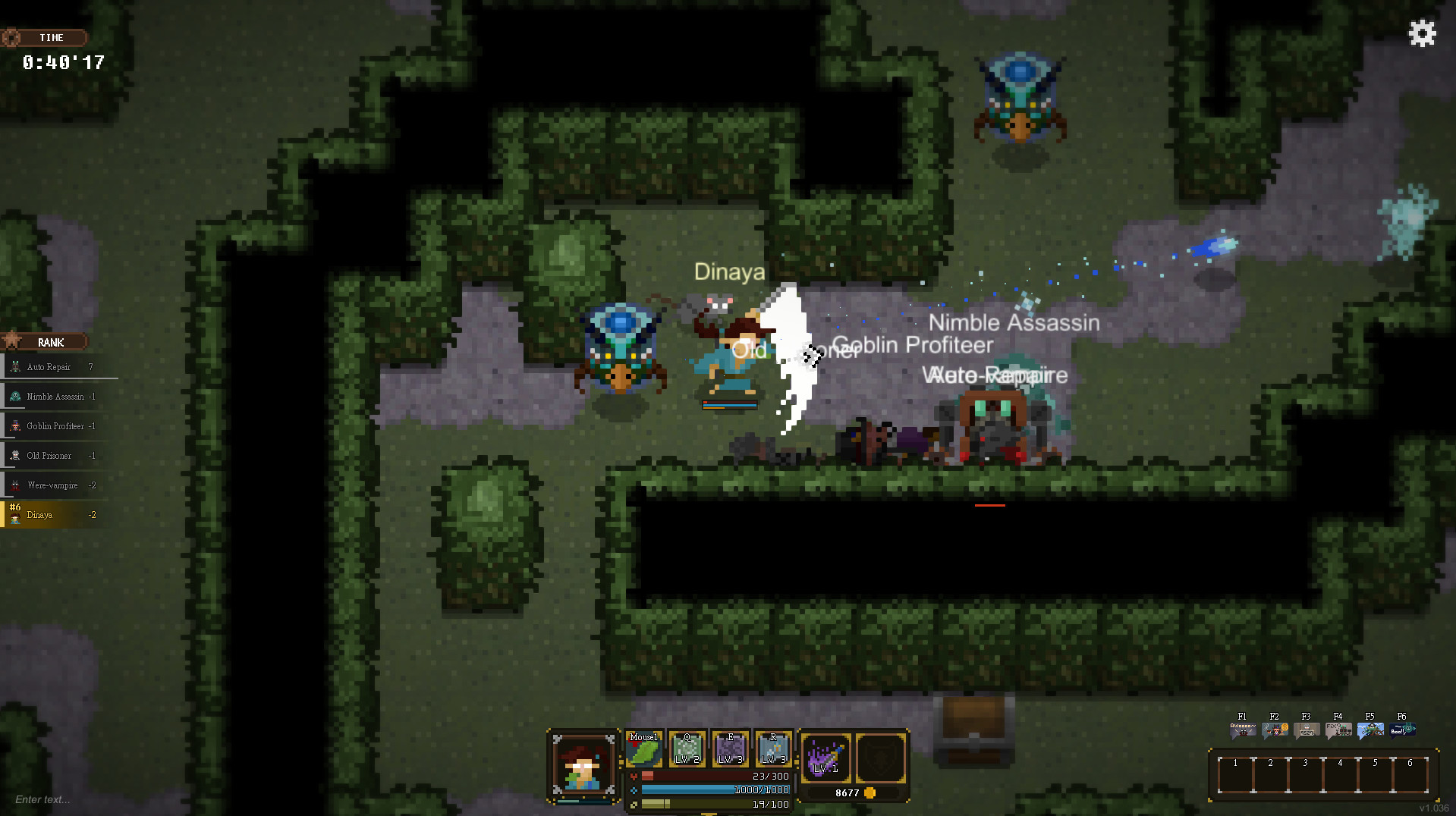Use the F6 Boo!! ghost emote icon
1456x816 pixels.
[1401, 729]
